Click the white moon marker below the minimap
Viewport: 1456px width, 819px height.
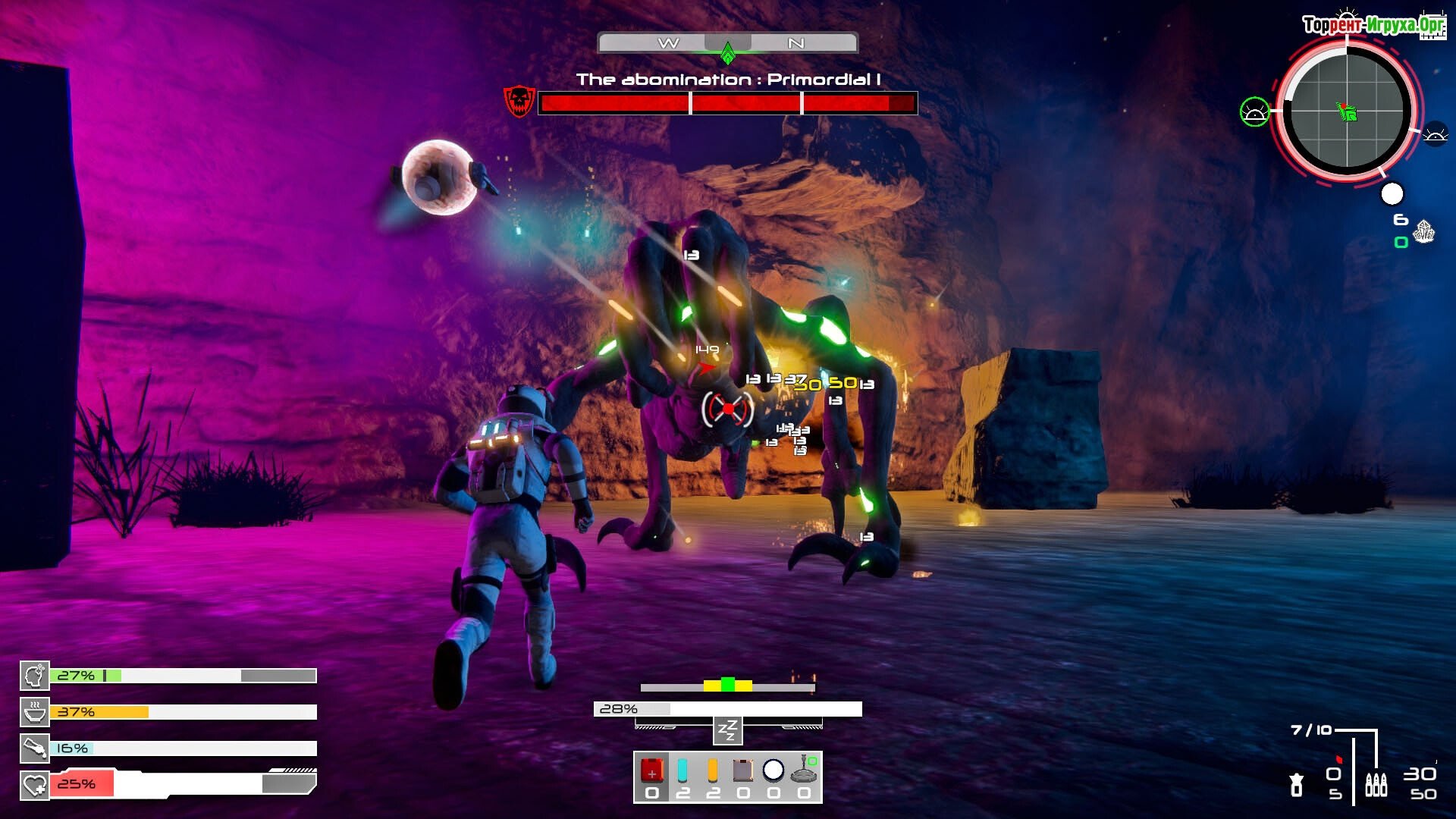[x=1392, y=194]
